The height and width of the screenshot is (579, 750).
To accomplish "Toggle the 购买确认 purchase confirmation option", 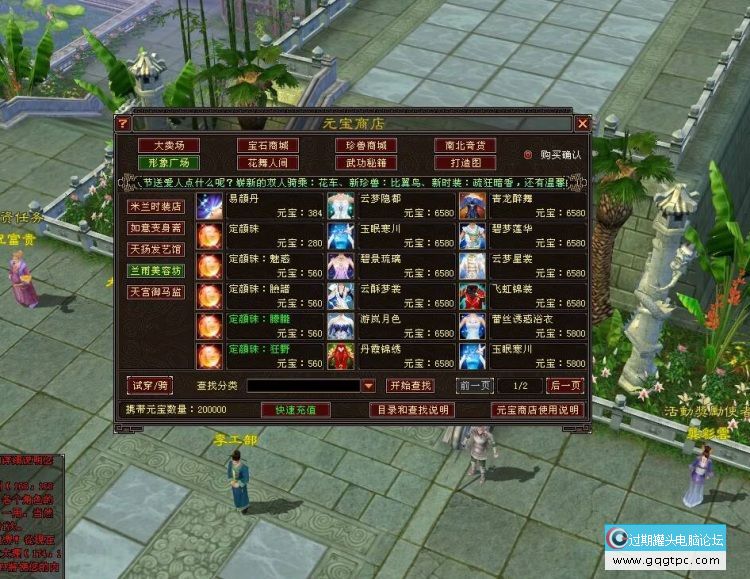I will pyautogui.click(x=529, y=155).
